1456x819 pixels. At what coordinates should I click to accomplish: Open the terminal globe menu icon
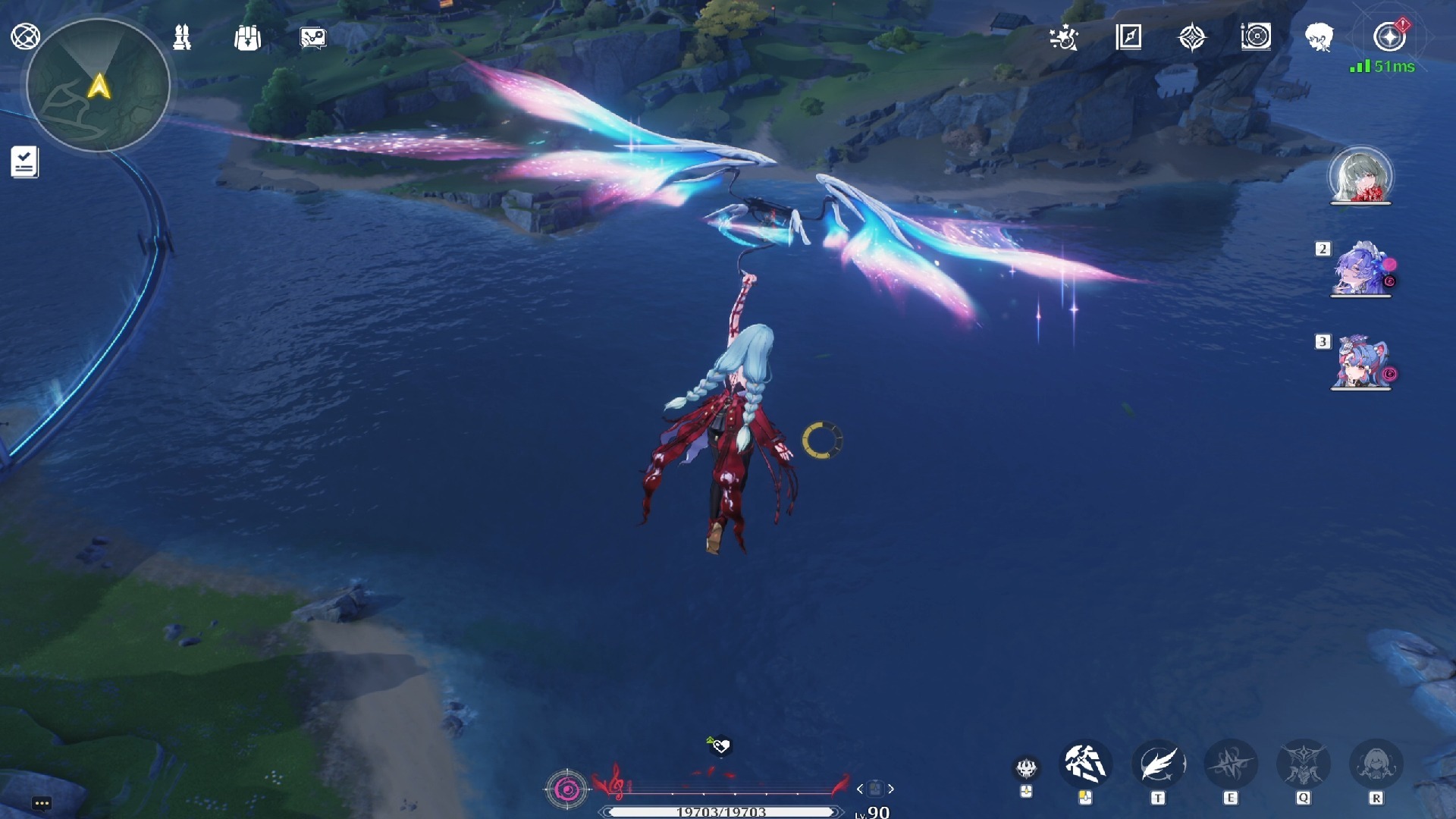tap(25, 36)
